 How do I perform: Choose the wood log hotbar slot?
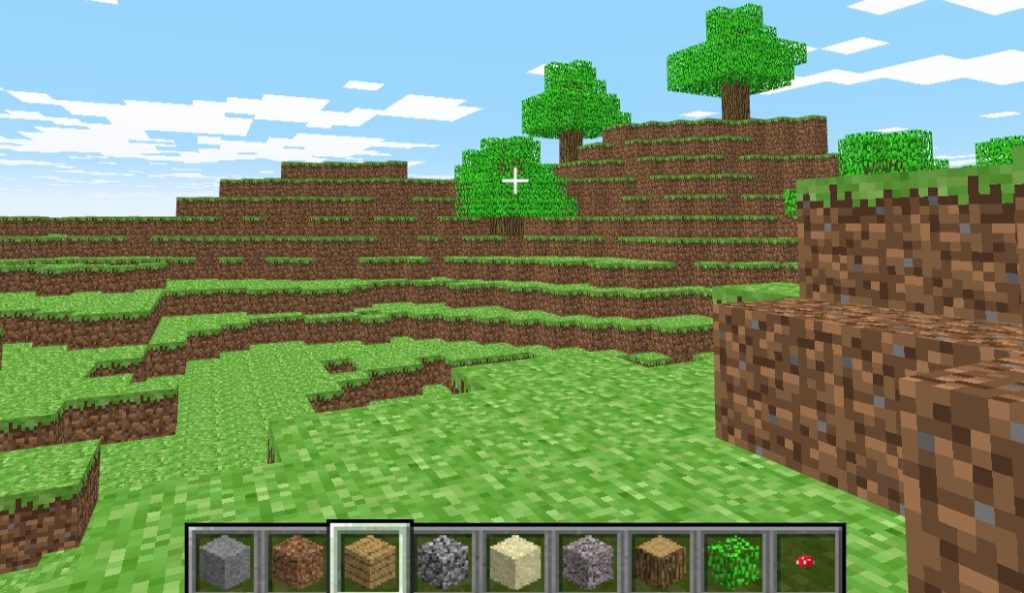click(660, 561)
